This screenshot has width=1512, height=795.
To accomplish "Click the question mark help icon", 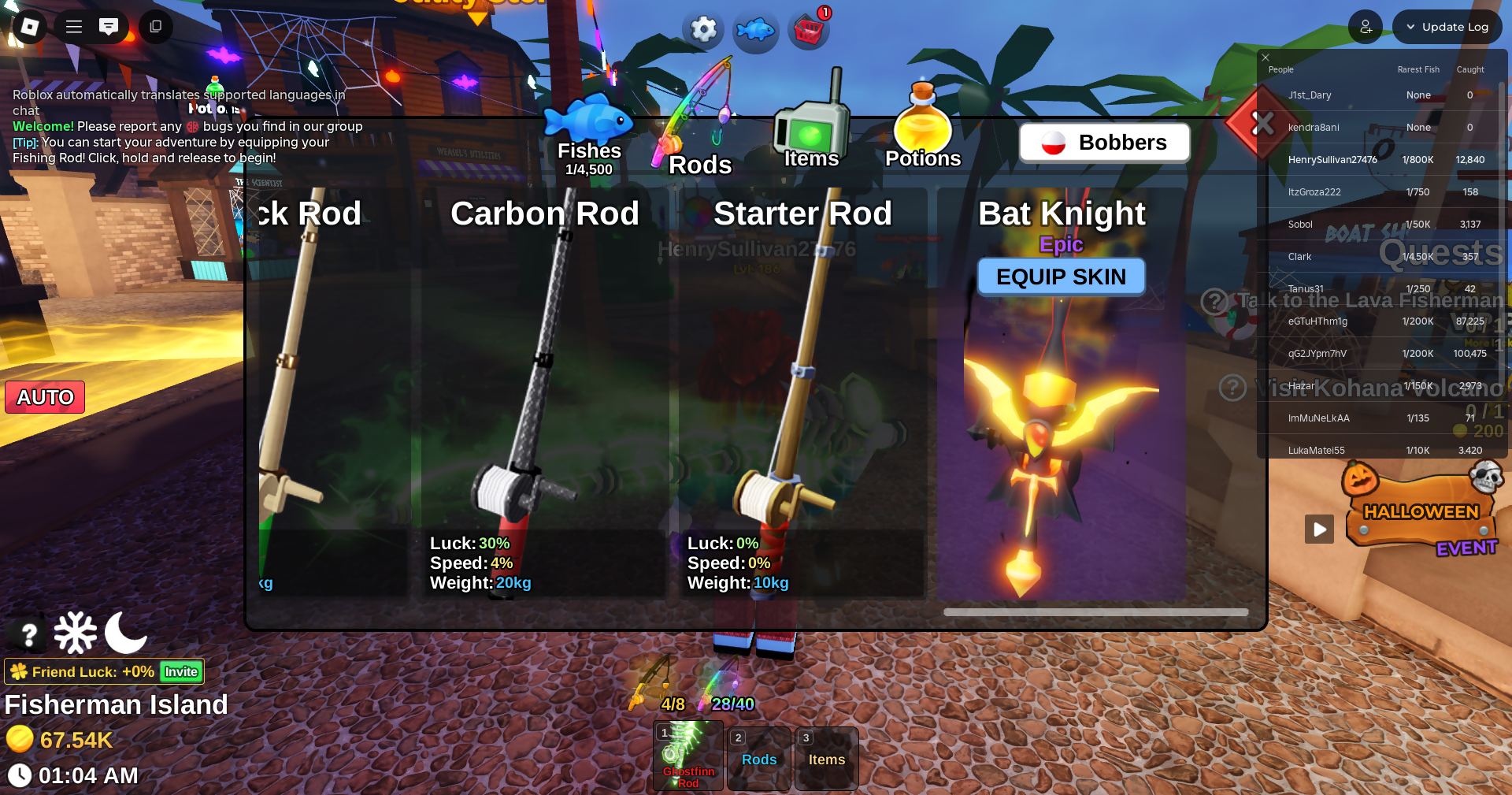I will (x=29, y=634).
